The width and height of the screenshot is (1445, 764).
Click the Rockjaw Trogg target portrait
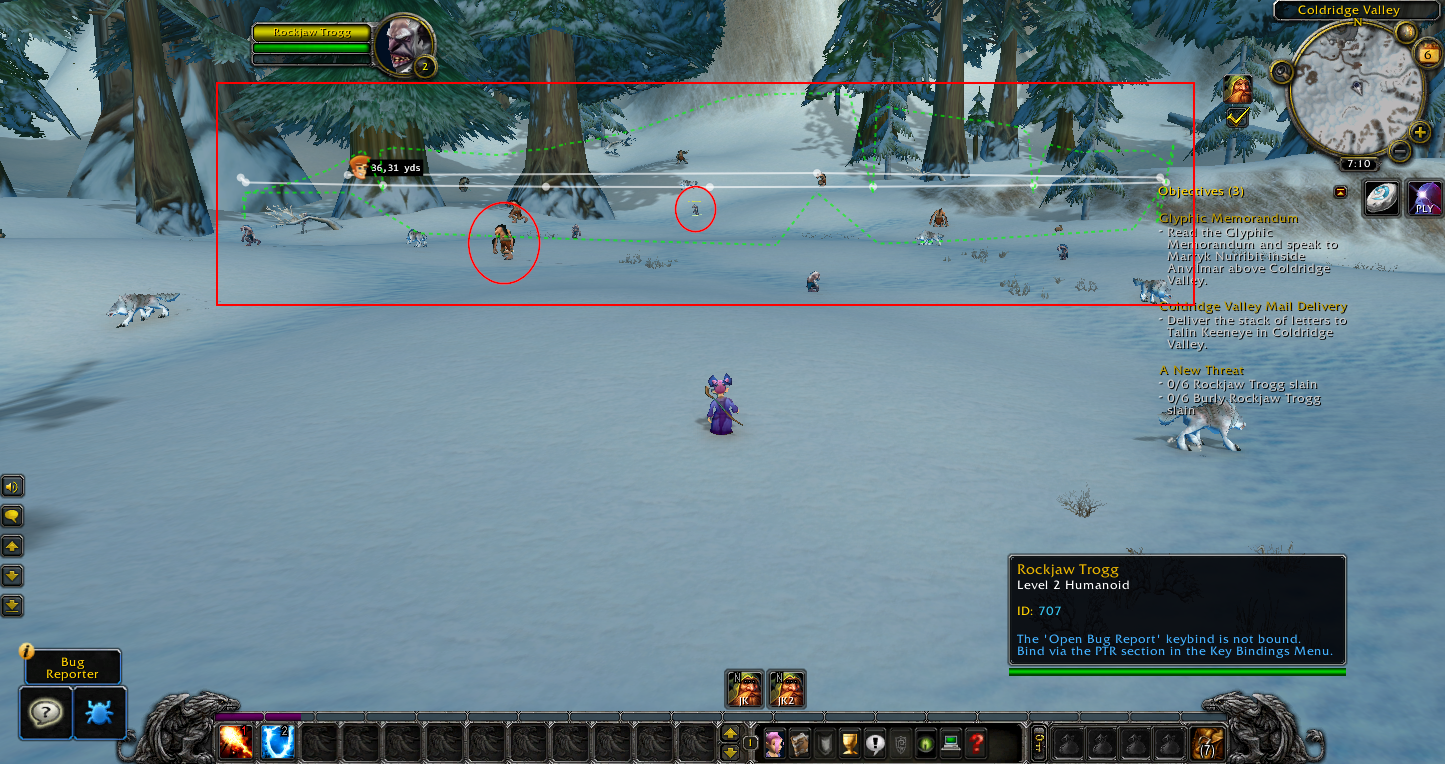[x=404, y=45]
